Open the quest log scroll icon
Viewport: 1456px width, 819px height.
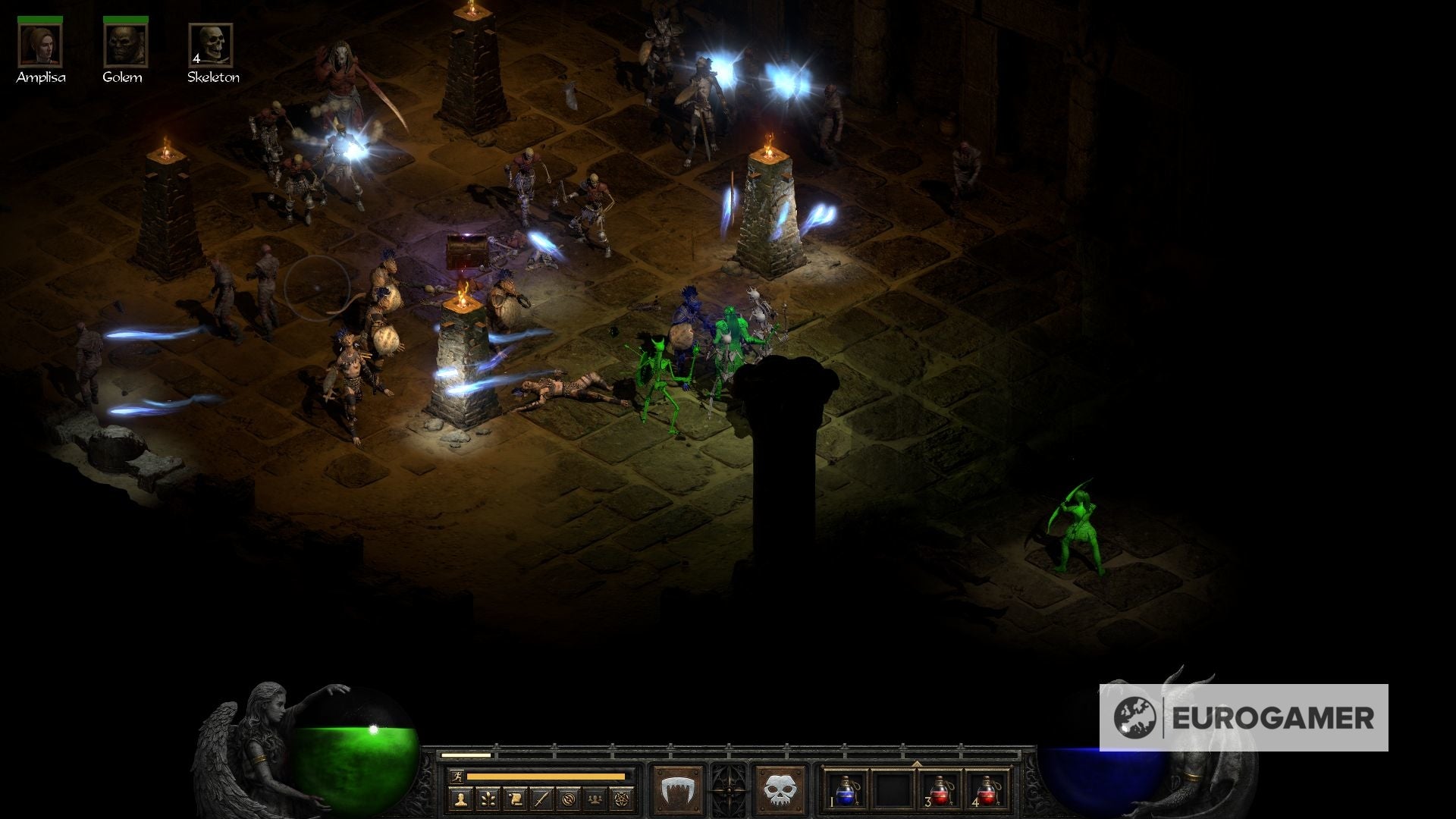point(513,799)
